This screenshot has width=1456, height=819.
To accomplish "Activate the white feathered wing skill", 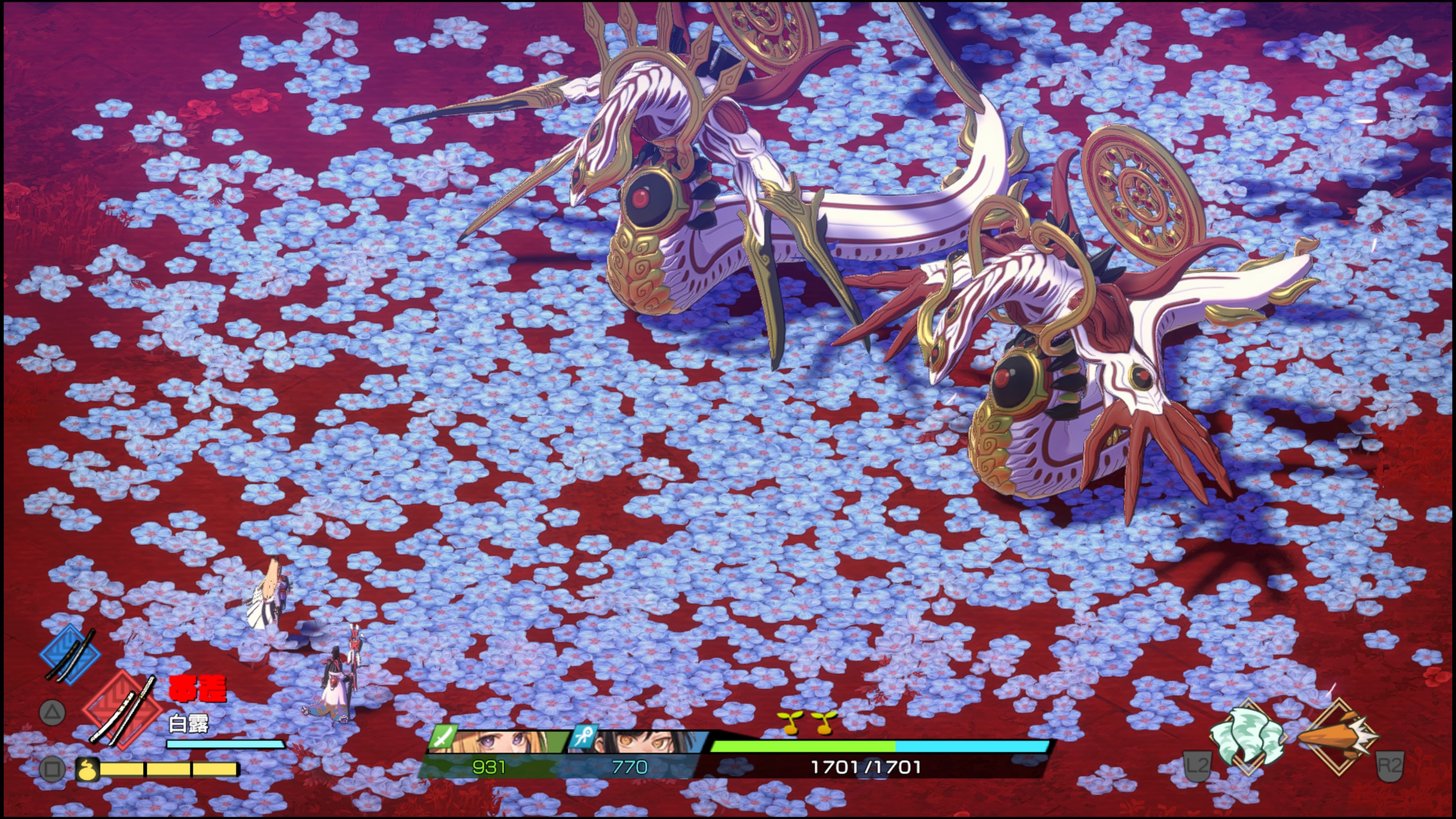I will (1248, 736).
